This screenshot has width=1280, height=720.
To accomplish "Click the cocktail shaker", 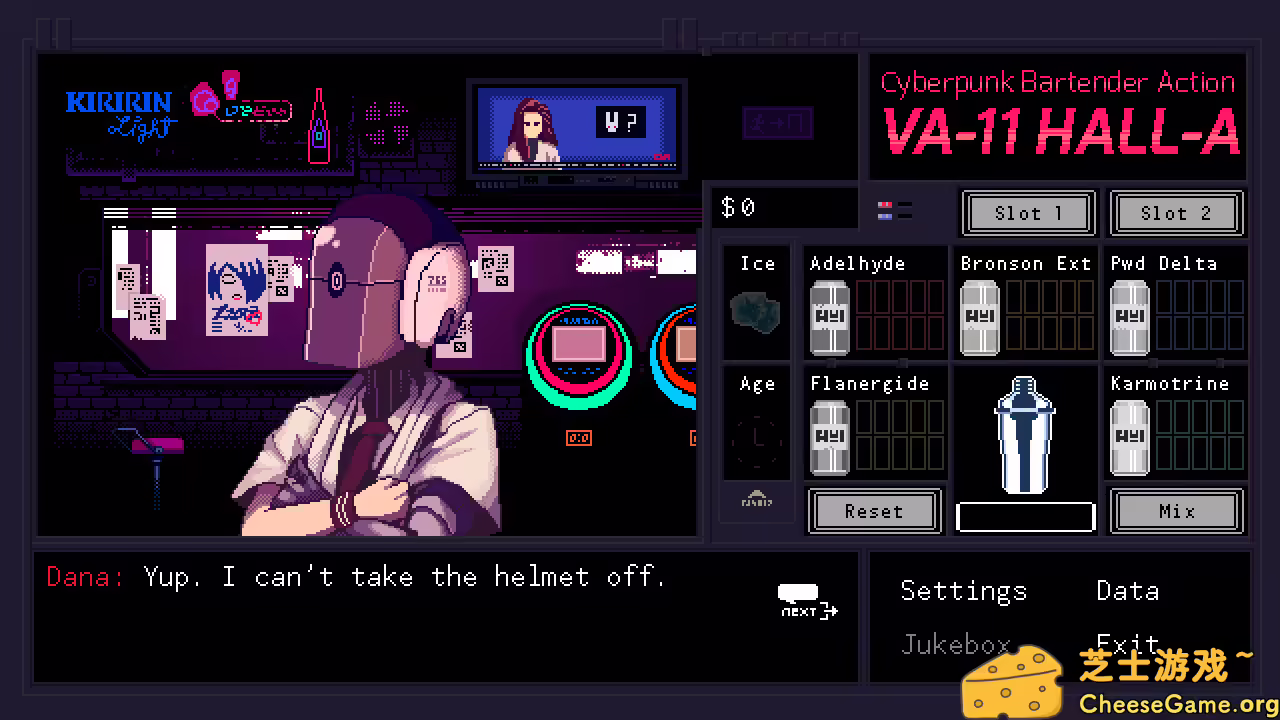I will coord(1024,435).
